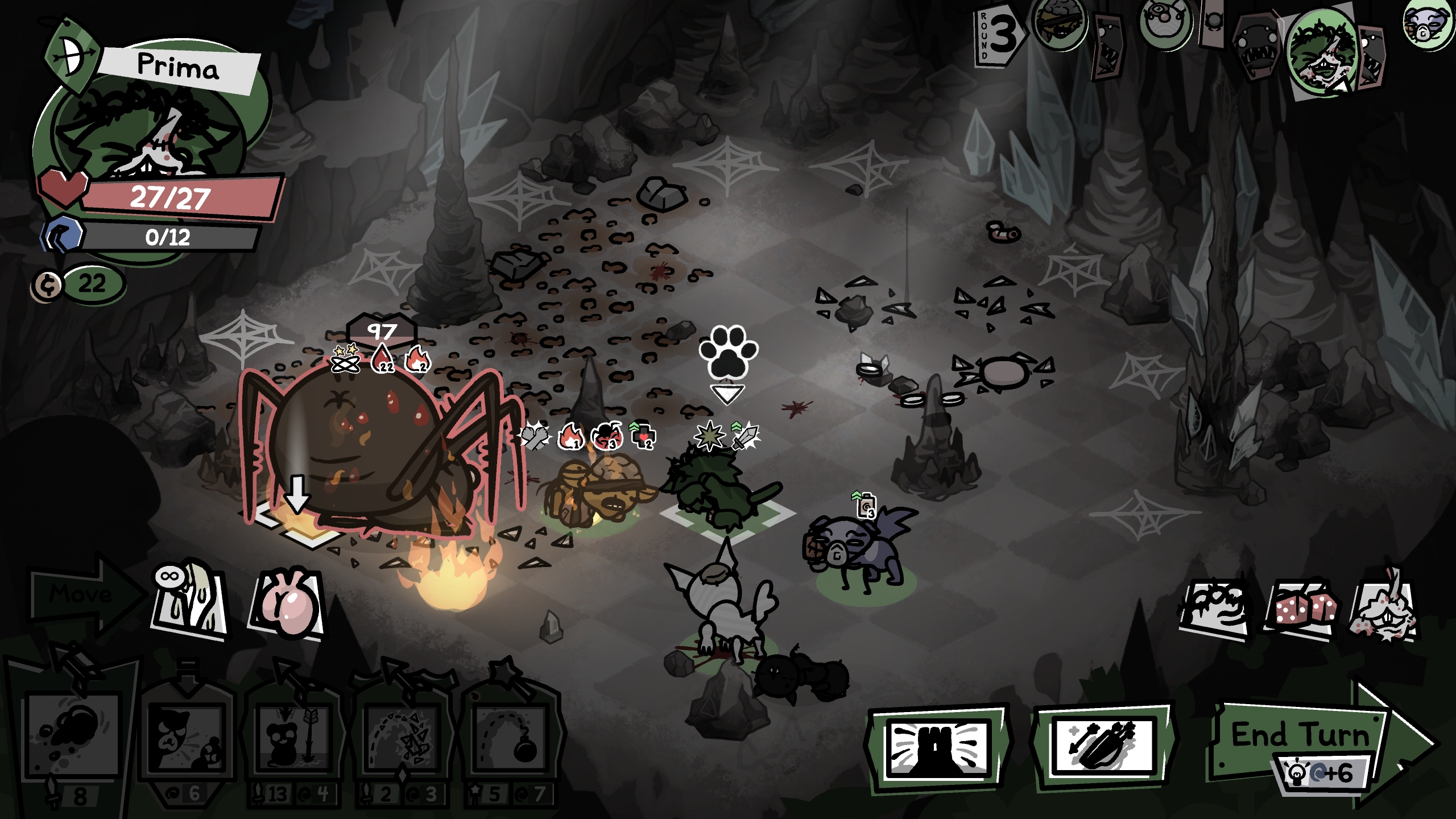Select the brain-headed cat turn order portrait
1456x819 pixels.
pyautogui.click(x=1059, y=24)
